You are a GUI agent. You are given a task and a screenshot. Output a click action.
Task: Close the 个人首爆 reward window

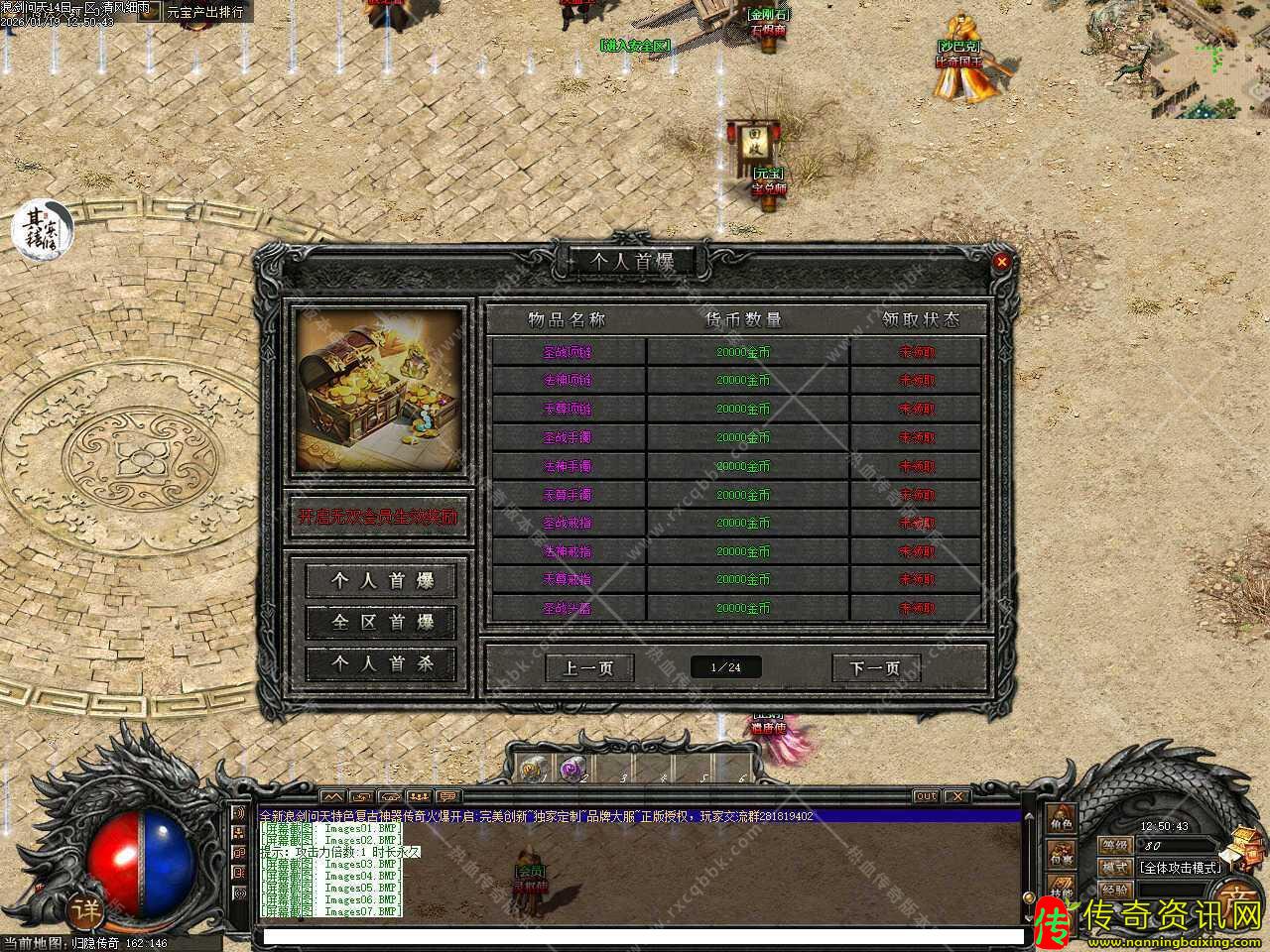pos(1002,262)
